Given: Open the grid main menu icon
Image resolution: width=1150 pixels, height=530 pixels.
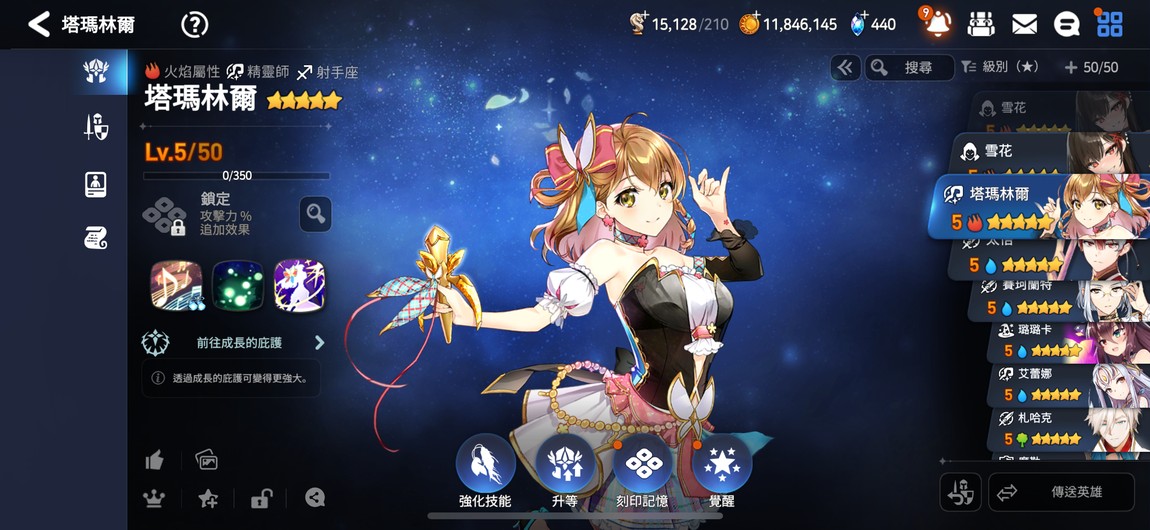Looking at the screenshot, I should coord(1110,24).
